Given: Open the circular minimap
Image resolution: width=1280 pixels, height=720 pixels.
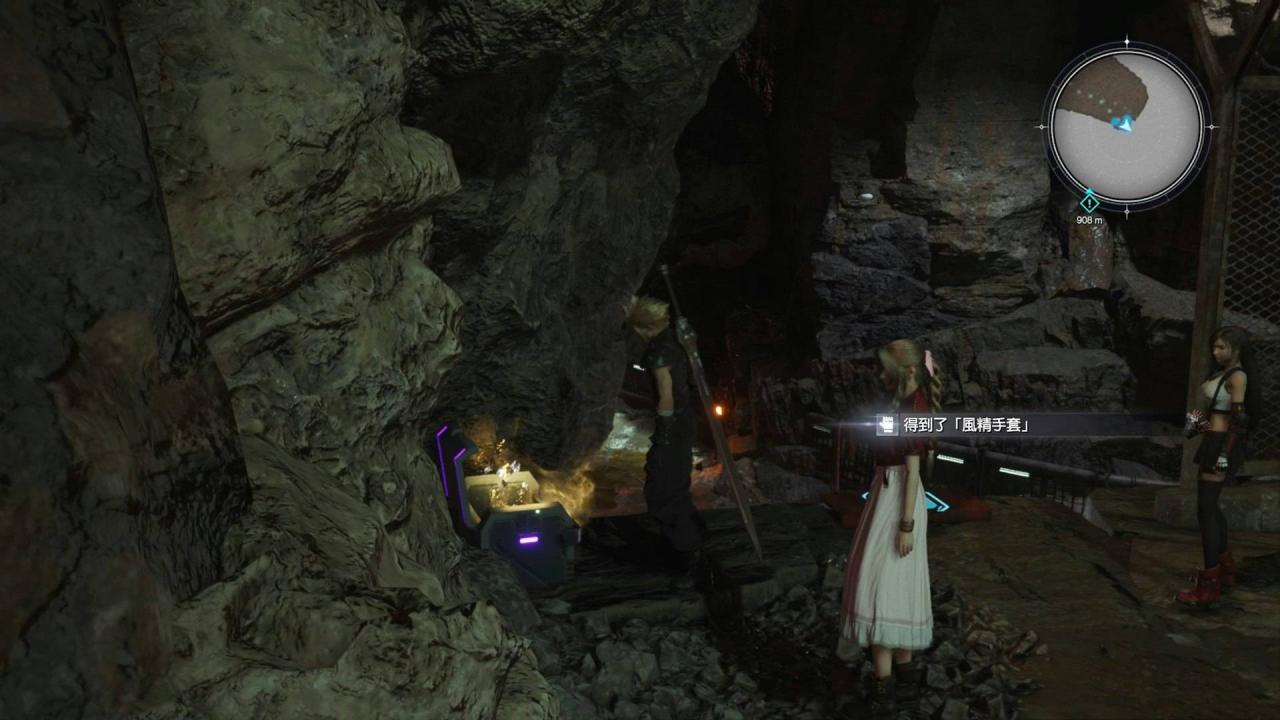Looking at the screenshot, I should click(x=1127, y=126).
